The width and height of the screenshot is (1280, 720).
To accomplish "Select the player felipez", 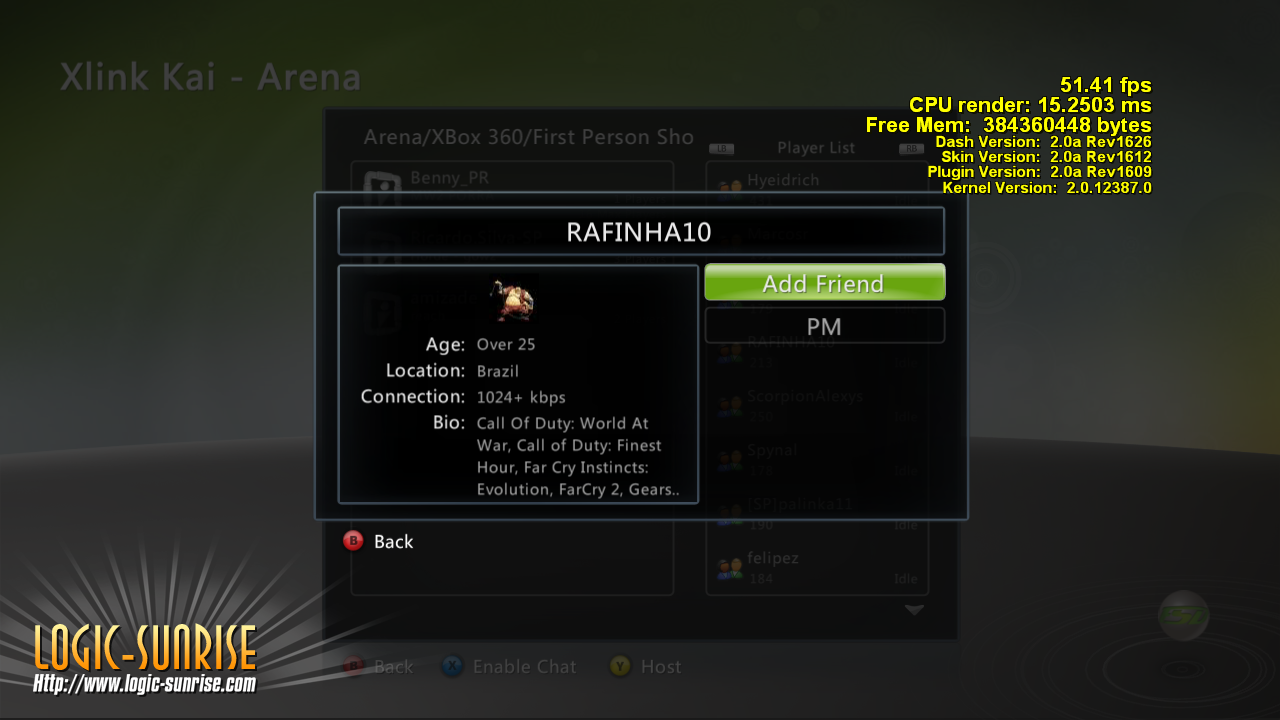I will tap(772, 558).
